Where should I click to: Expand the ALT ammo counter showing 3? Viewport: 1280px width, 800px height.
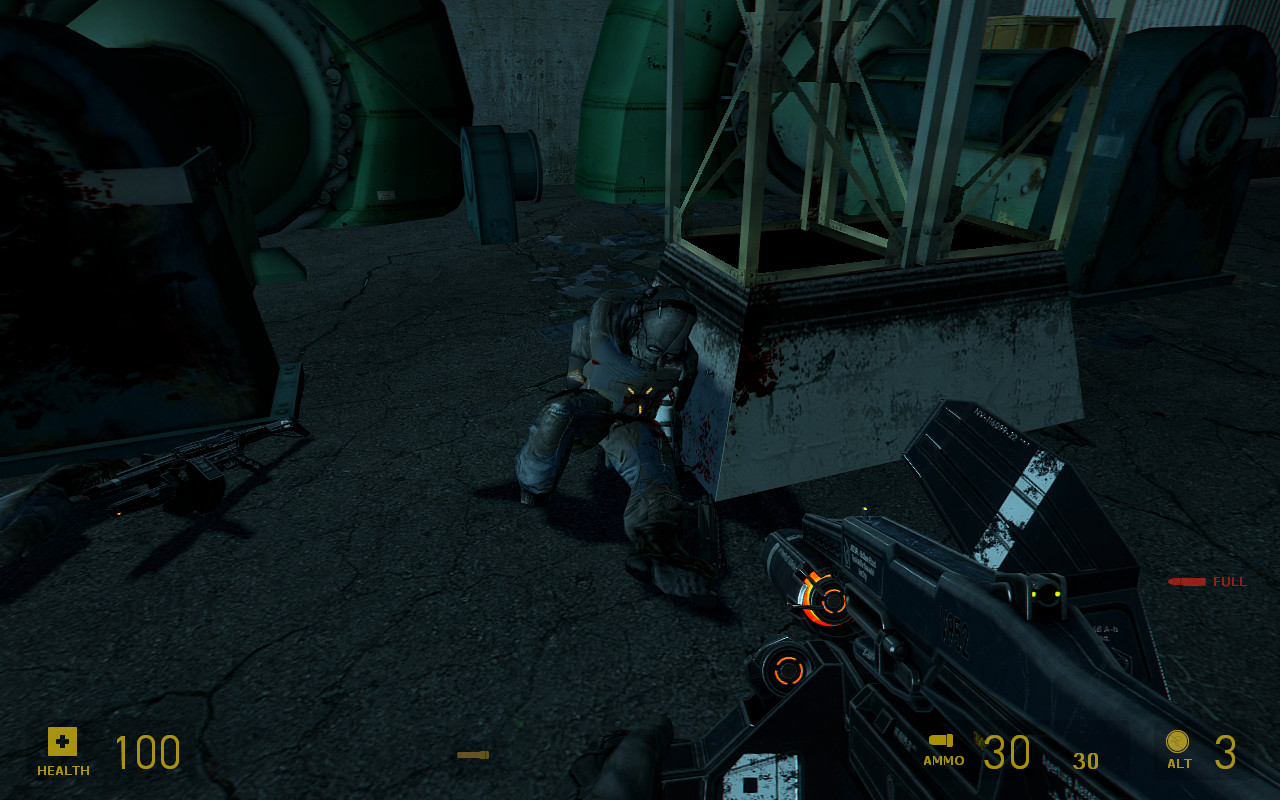1226,750
